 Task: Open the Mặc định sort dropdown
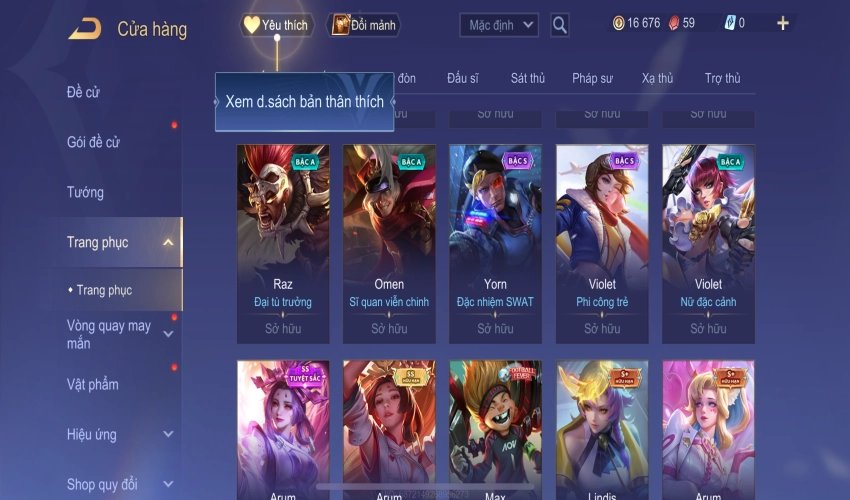pyautogui.click(x=499, y=25)
